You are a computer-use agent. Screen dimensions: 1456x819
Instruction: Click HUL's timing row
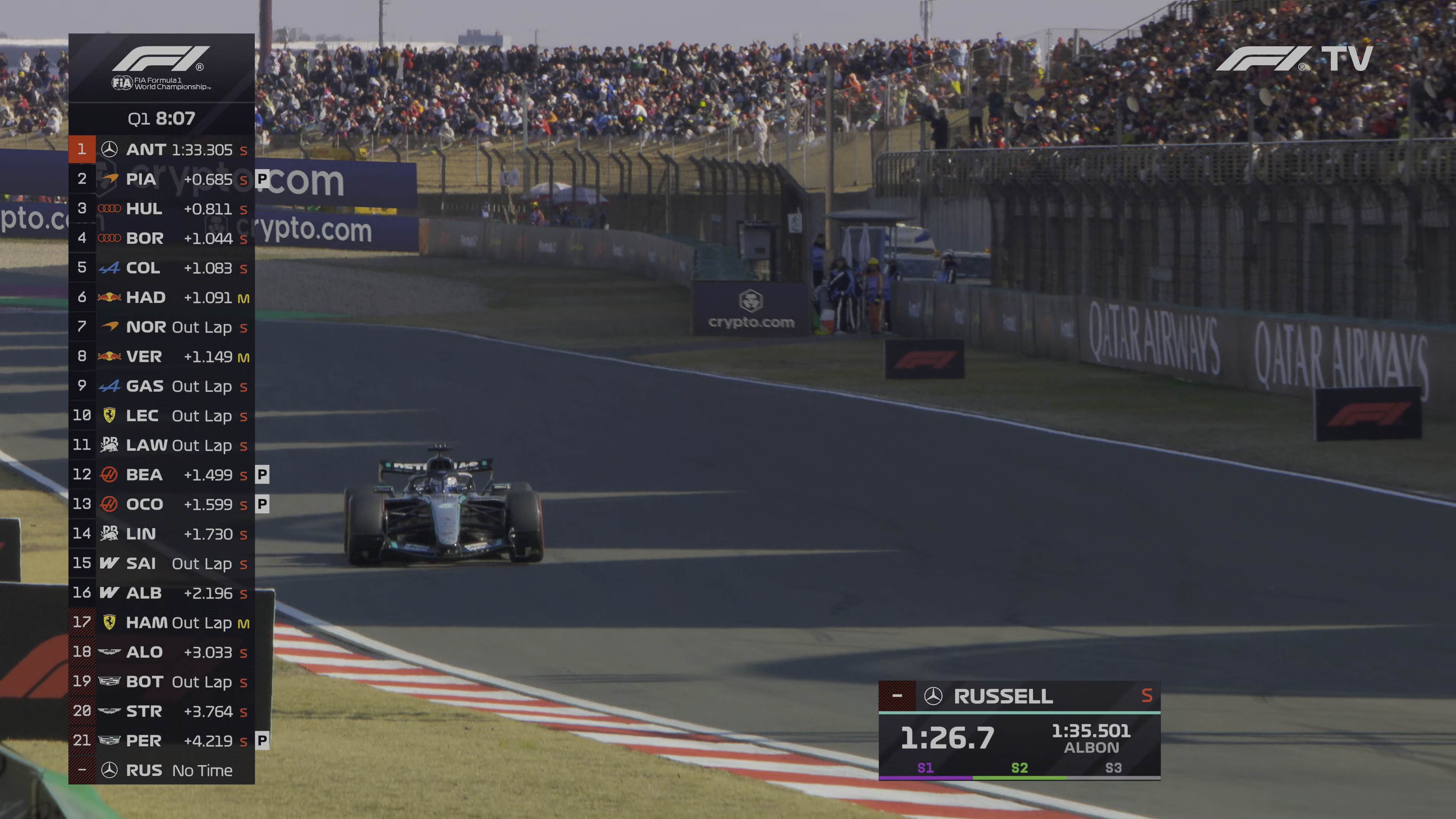pyautogui.click(x=162, y=209)
